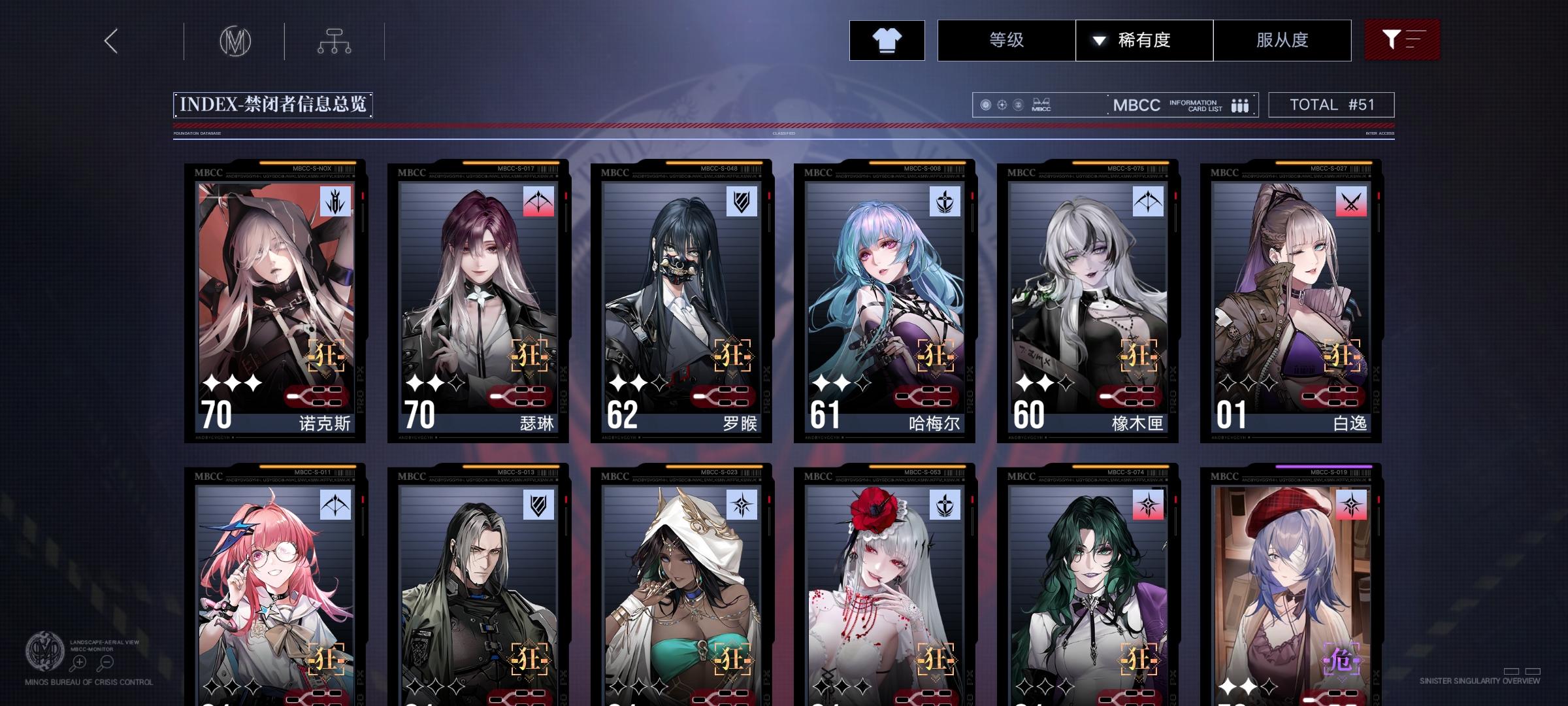Select the shirt/costume filter icon
Image resolution: width=1568 pixels, height=706 pixels.
tap(886, 40)
